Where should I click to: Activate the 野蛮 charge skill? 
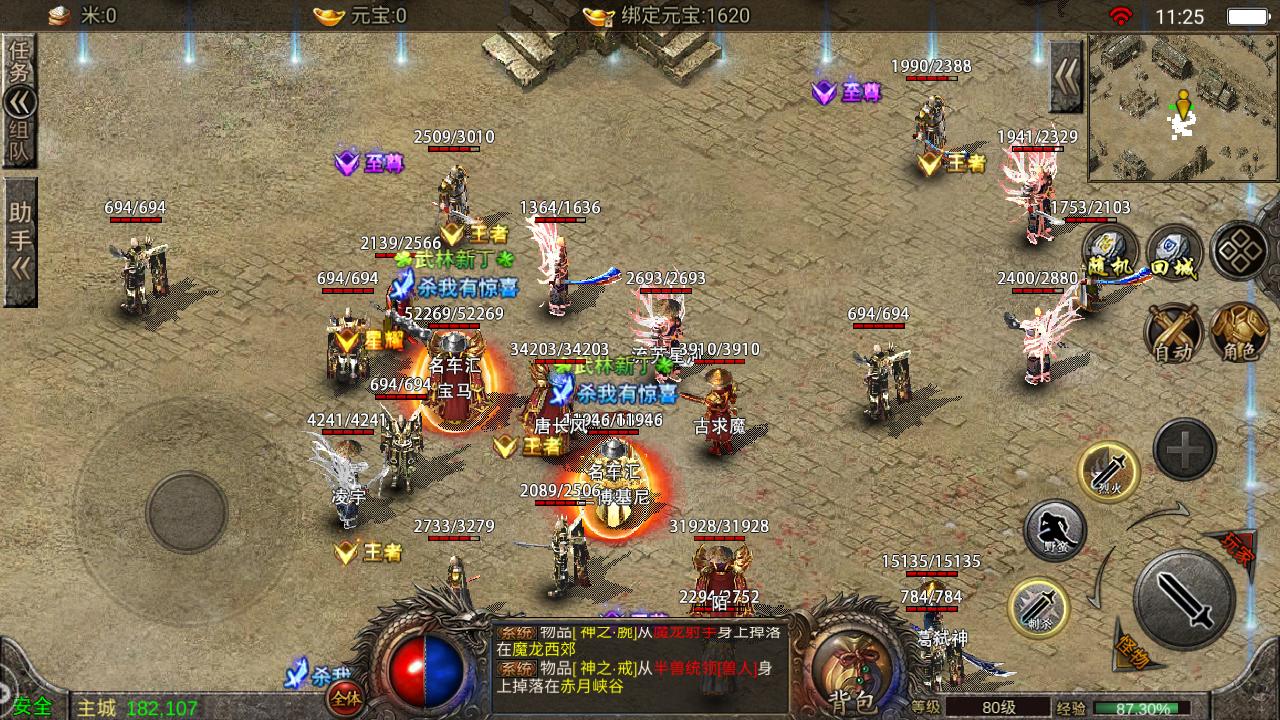click(x=1055, y=531)
